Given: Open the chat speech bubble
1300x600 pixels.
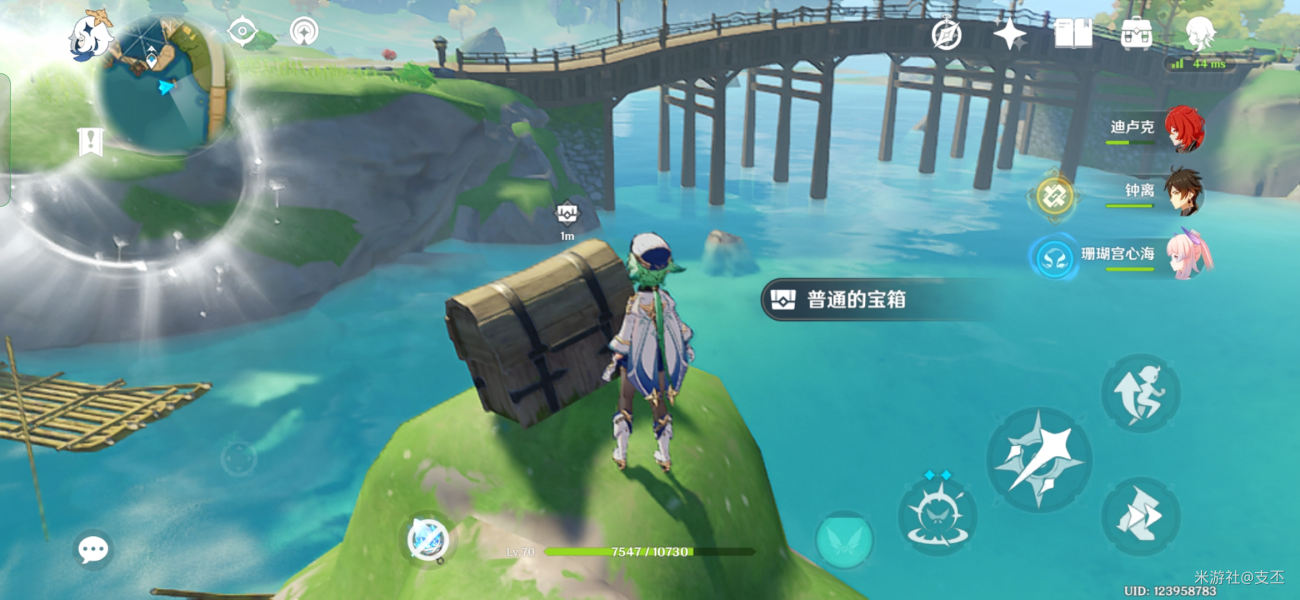Looking at the screenshot, I should [93, 548].
